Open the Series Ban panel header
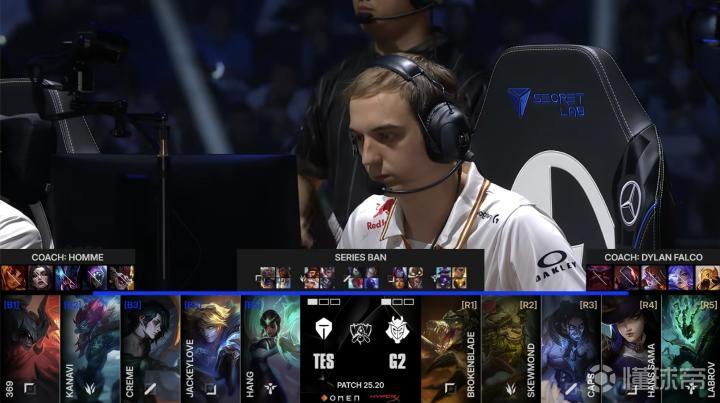Viewport: 720px width, 403px height. pyautogui.click(x=360, y=257)
